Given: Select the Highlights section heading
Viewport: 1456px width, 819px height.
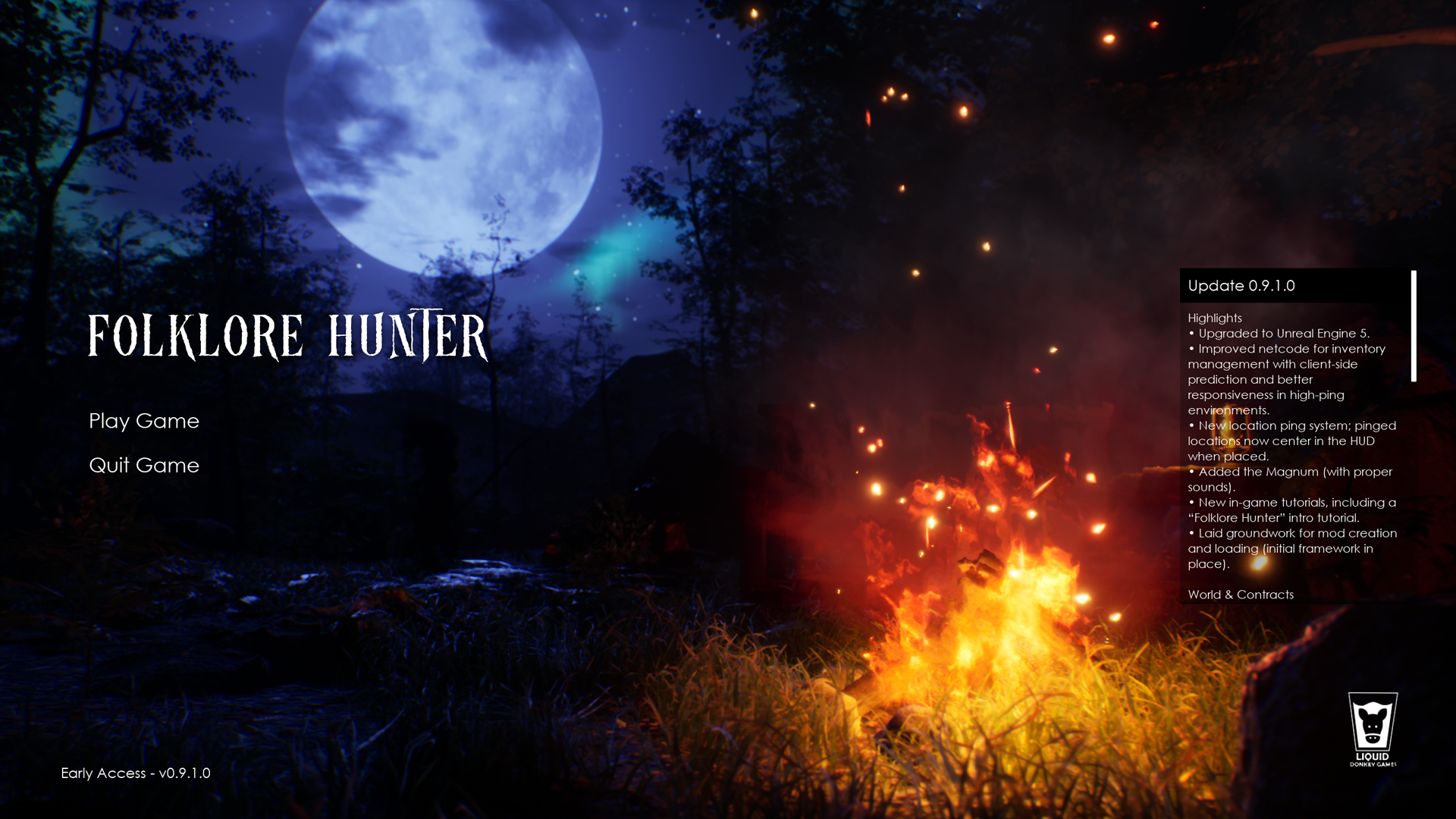Looking at the screenshot, I should point(1215,318).
